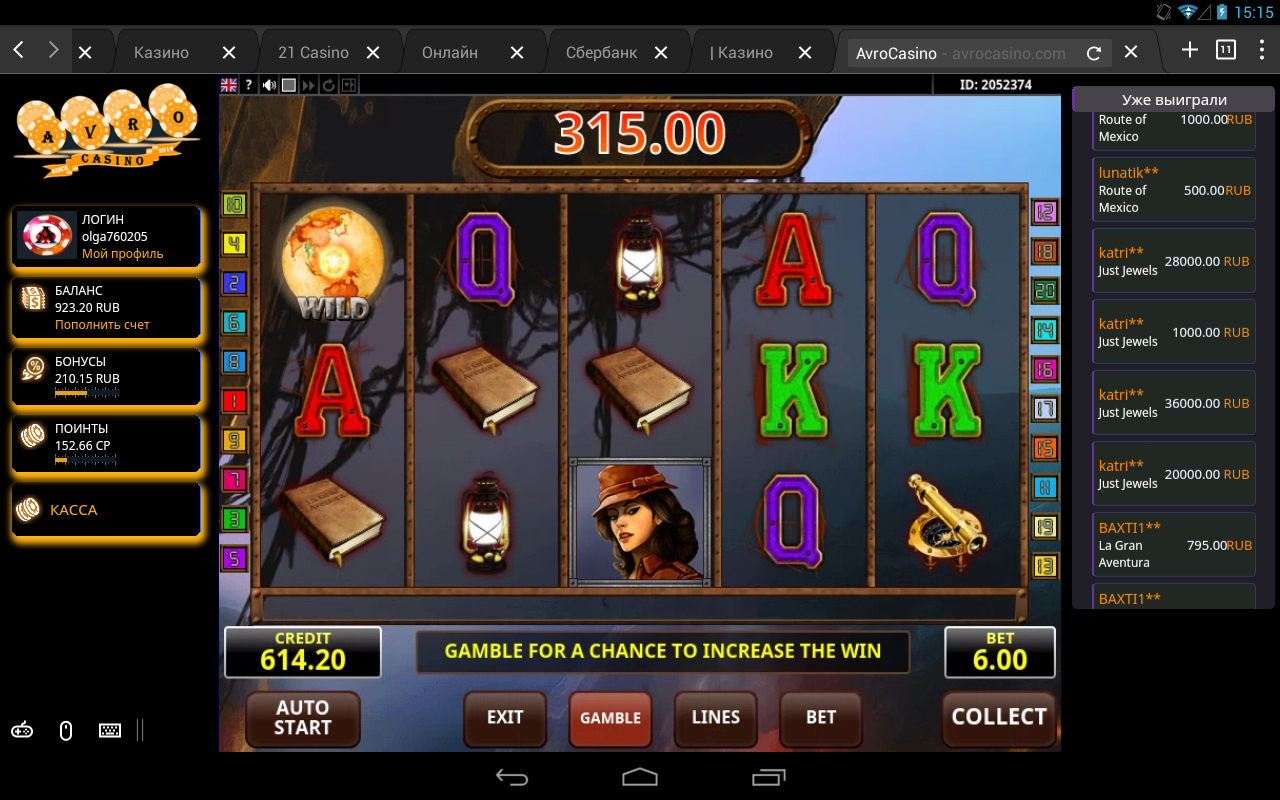This screenshot has height=800, width=1280.
Task: Collect the 315.00 win
Action: click(998, 718)
